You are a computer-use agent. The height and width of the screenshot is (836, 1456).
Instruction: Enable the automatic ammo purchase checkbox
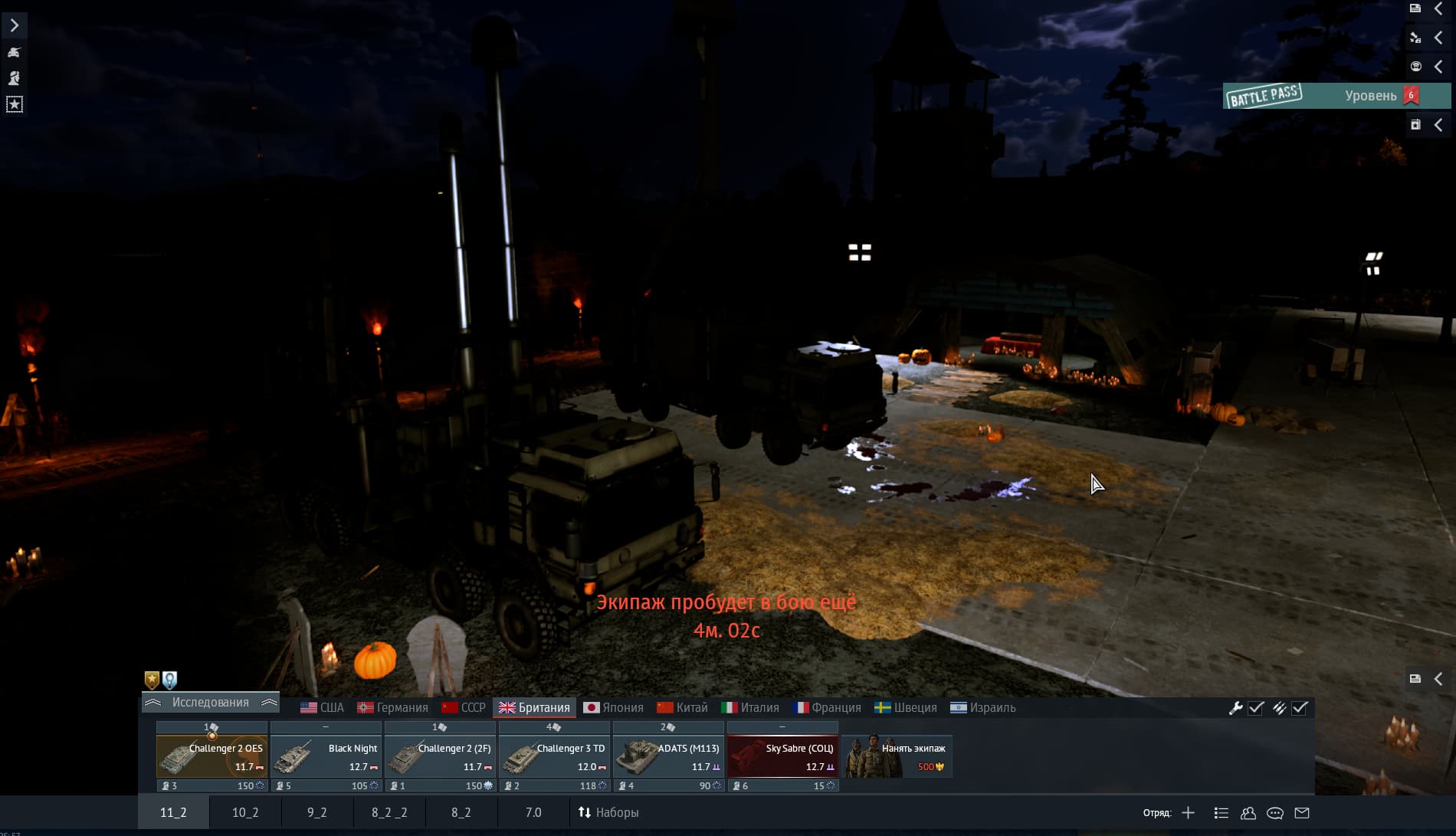[x=1299, y=709]
